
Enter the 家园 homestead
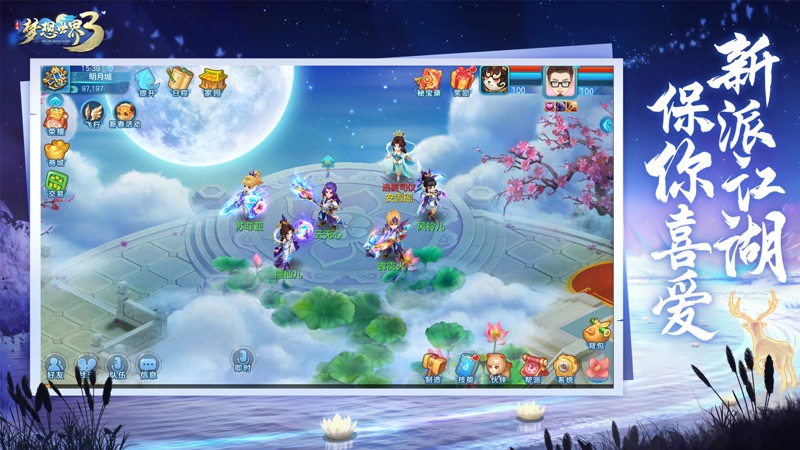211,80
